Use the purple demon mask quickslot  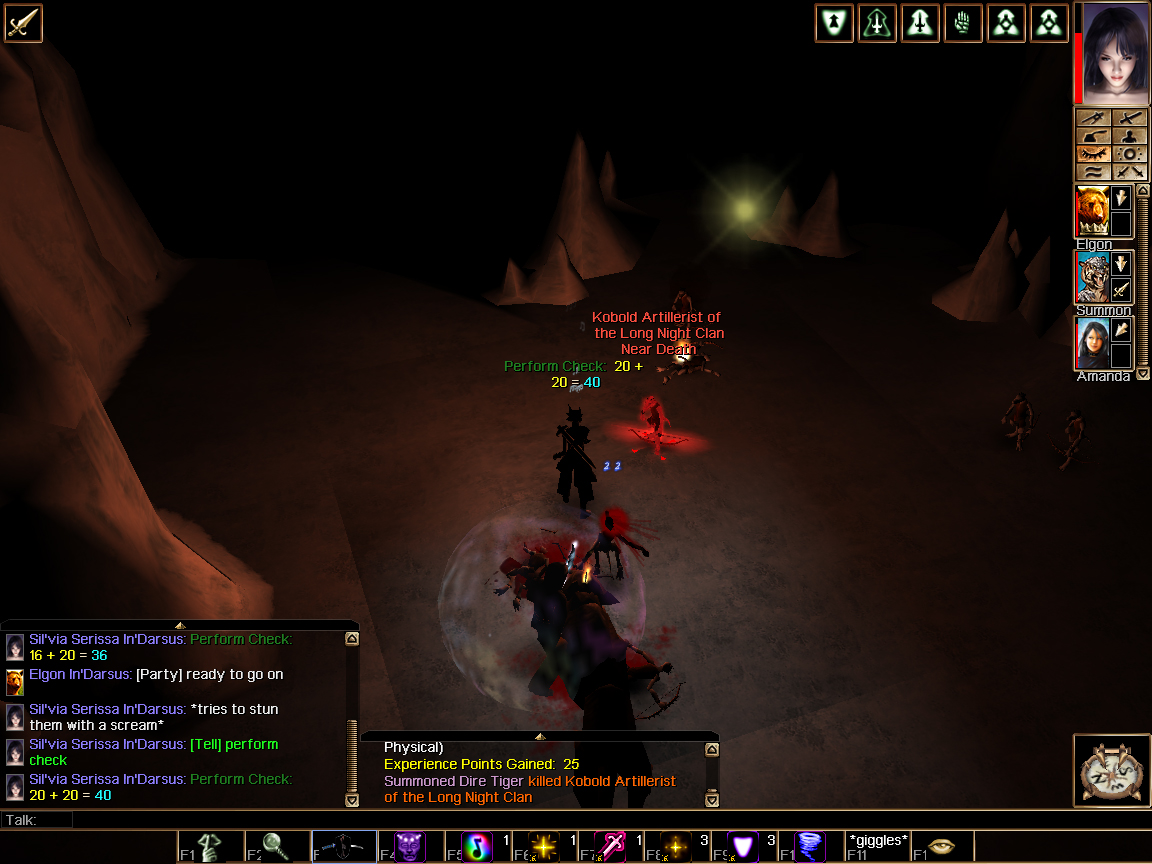point(409,847)
